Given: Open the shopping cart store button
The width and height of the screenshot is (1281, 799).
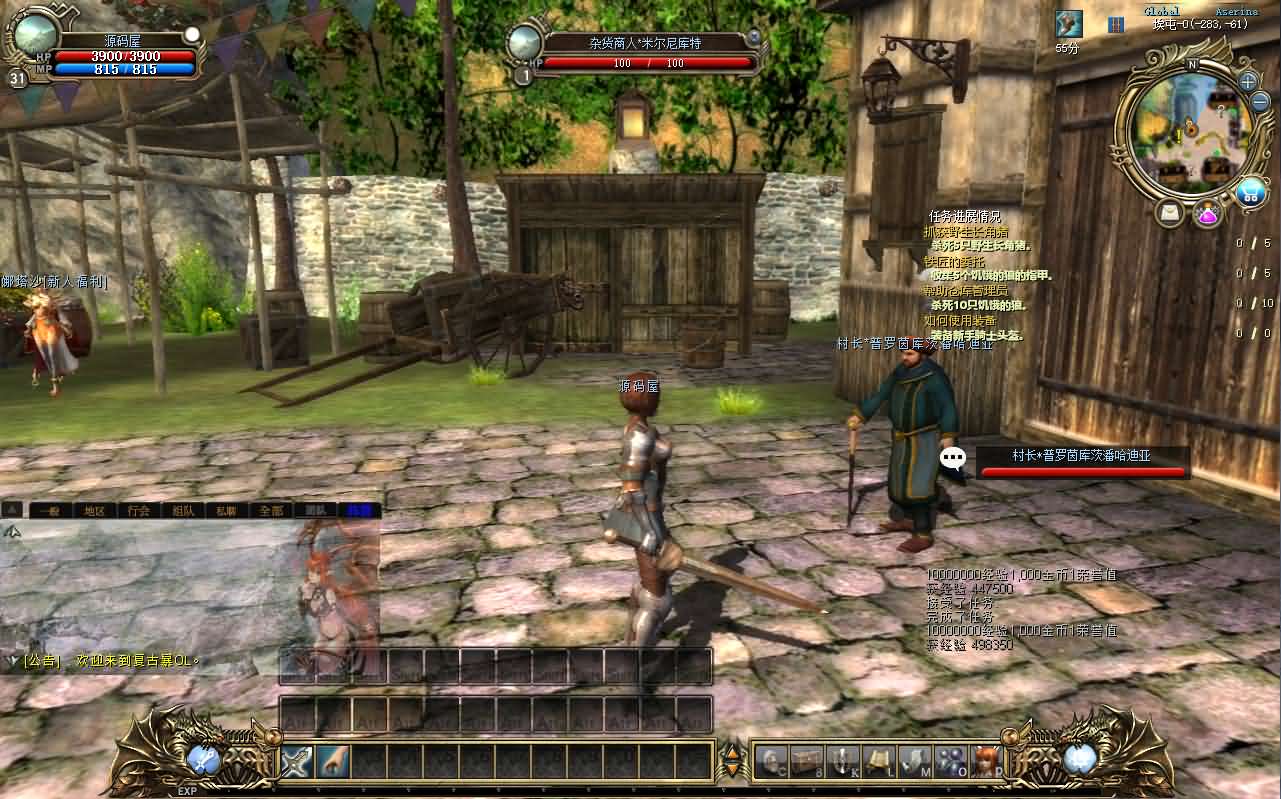Looking at the screenshot, I should point(1250,192).
